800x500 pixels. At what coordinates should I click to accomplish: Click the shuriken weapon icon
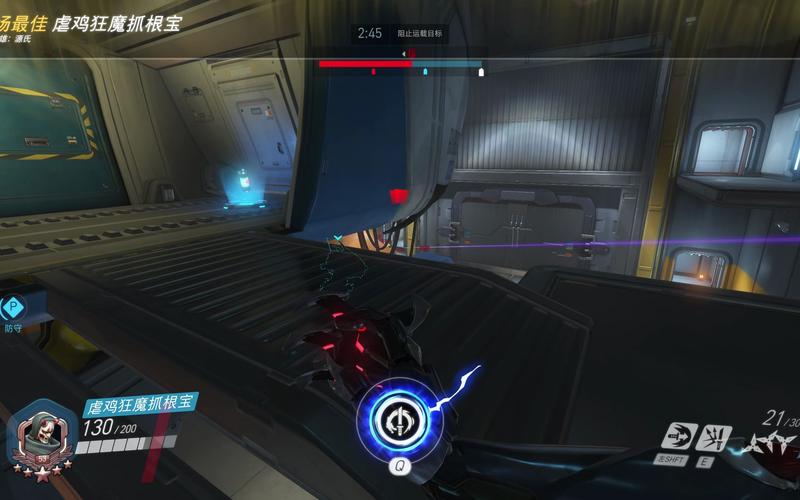[771, 442]
